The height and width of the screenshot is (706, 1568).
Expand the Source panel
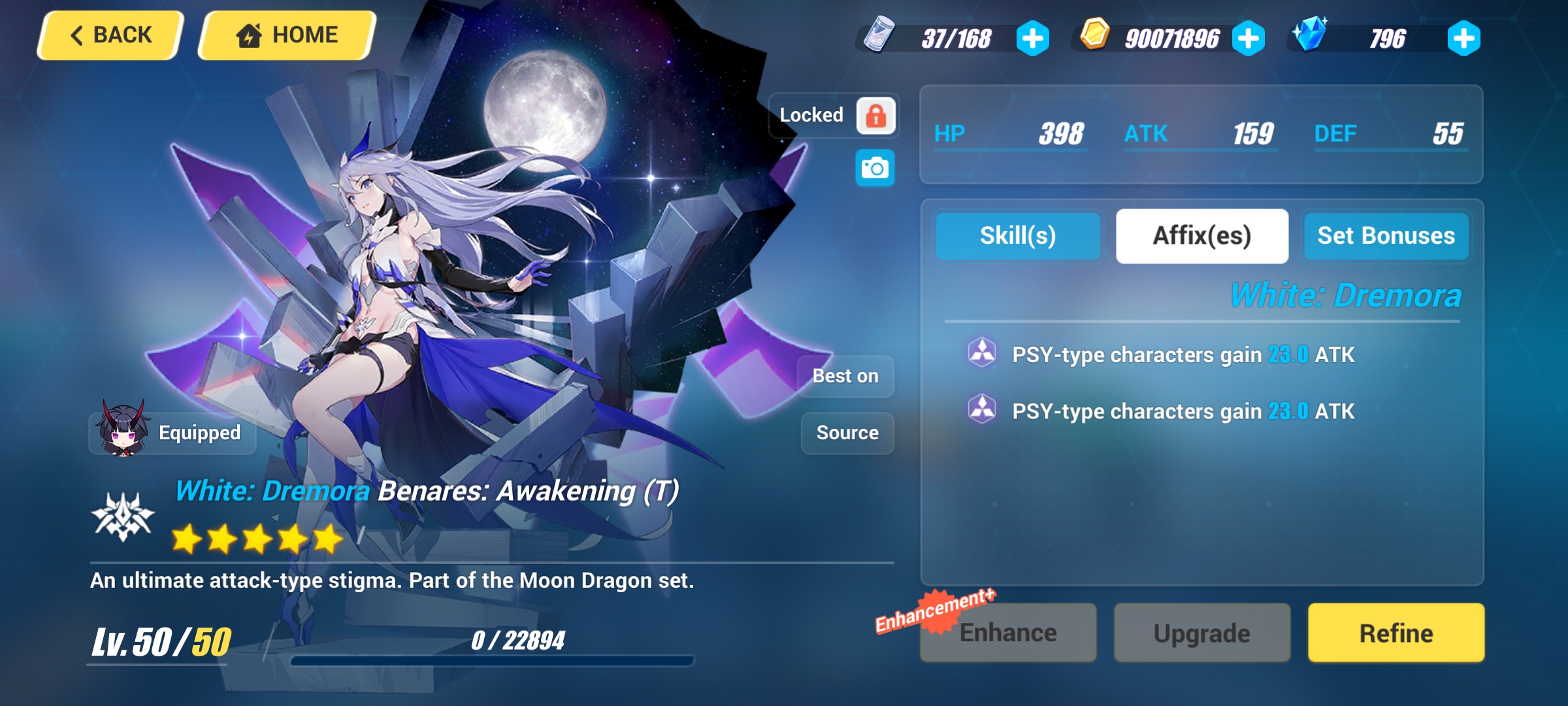tap(847, 432)
